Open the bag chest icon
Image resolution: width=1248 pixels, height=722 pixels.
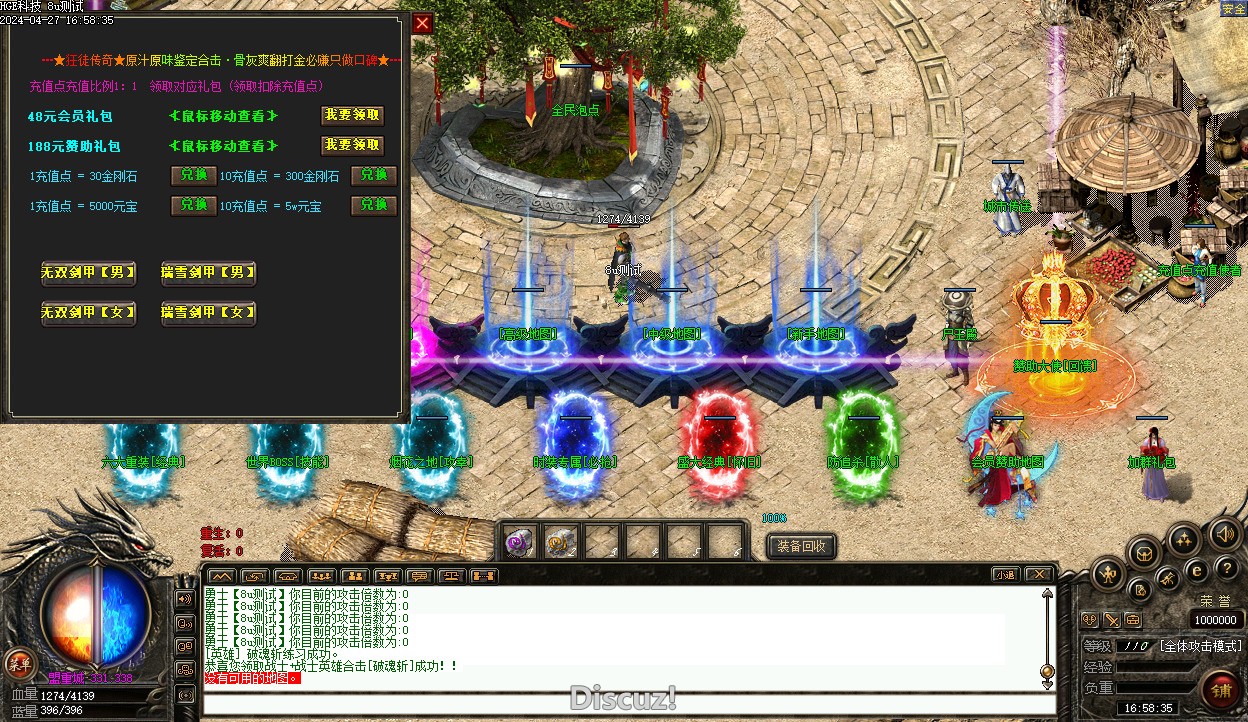1144,552
